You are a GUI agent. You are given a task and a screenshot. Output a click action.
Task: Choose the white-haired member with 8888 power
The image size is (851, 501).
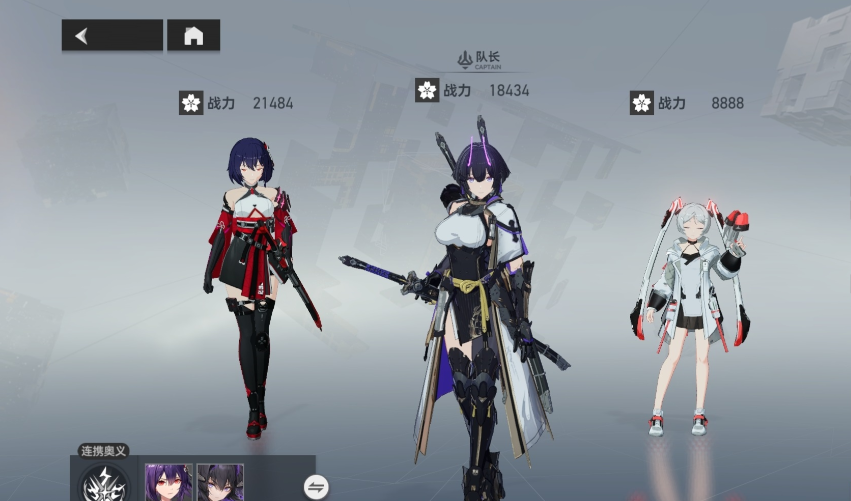[x=692, y=310]
